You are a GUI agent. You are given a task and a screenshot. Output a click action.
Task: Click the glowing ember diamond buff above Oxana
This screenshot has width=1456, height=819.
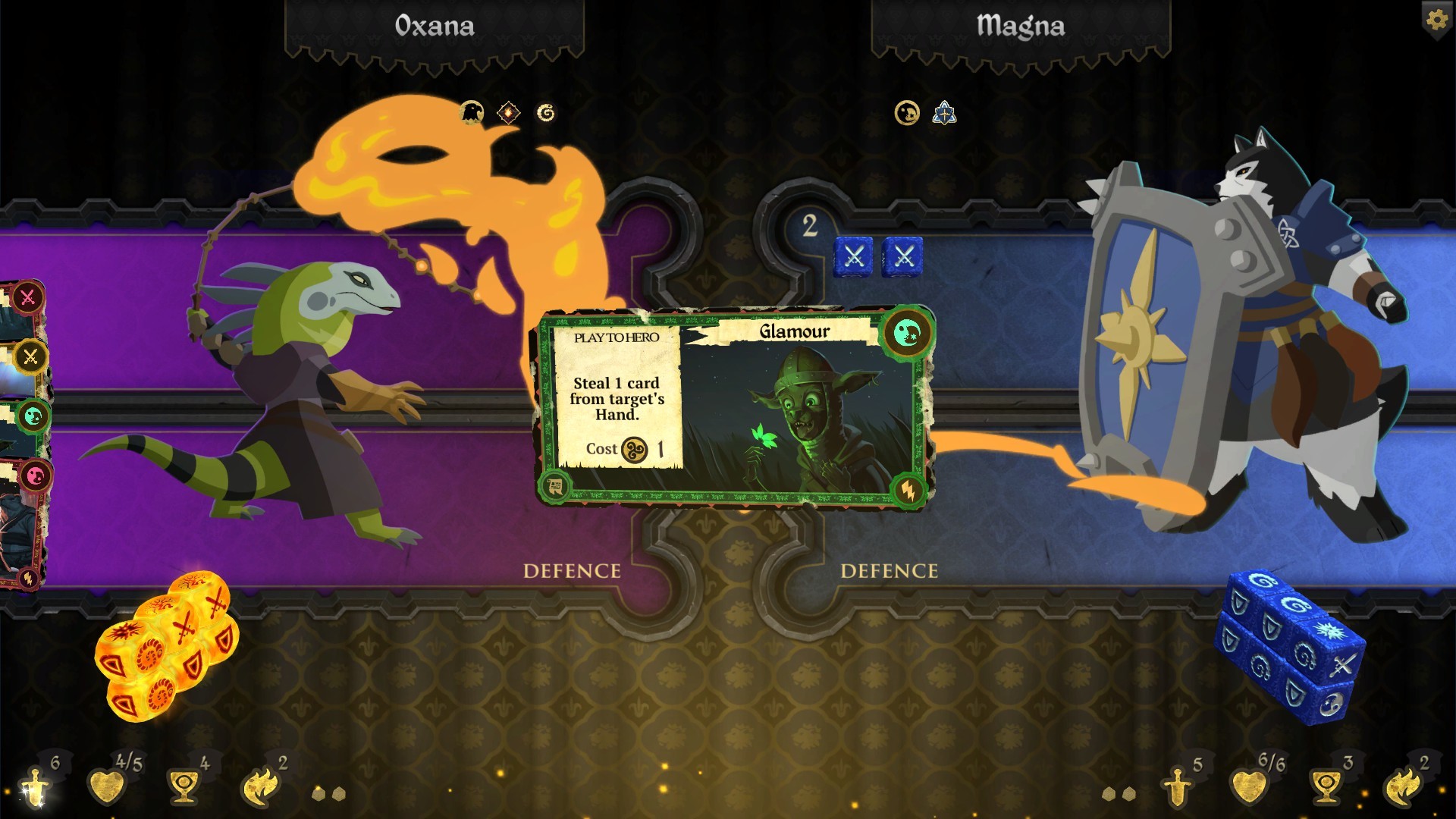[x=509, y=112]
